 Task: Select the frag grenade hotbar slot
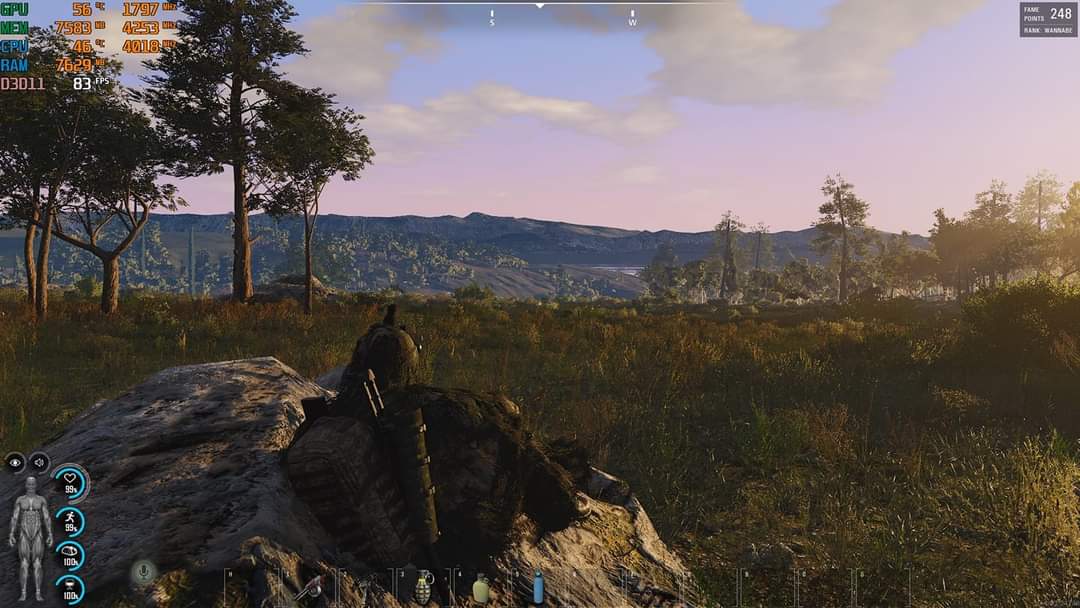point(424,587)
